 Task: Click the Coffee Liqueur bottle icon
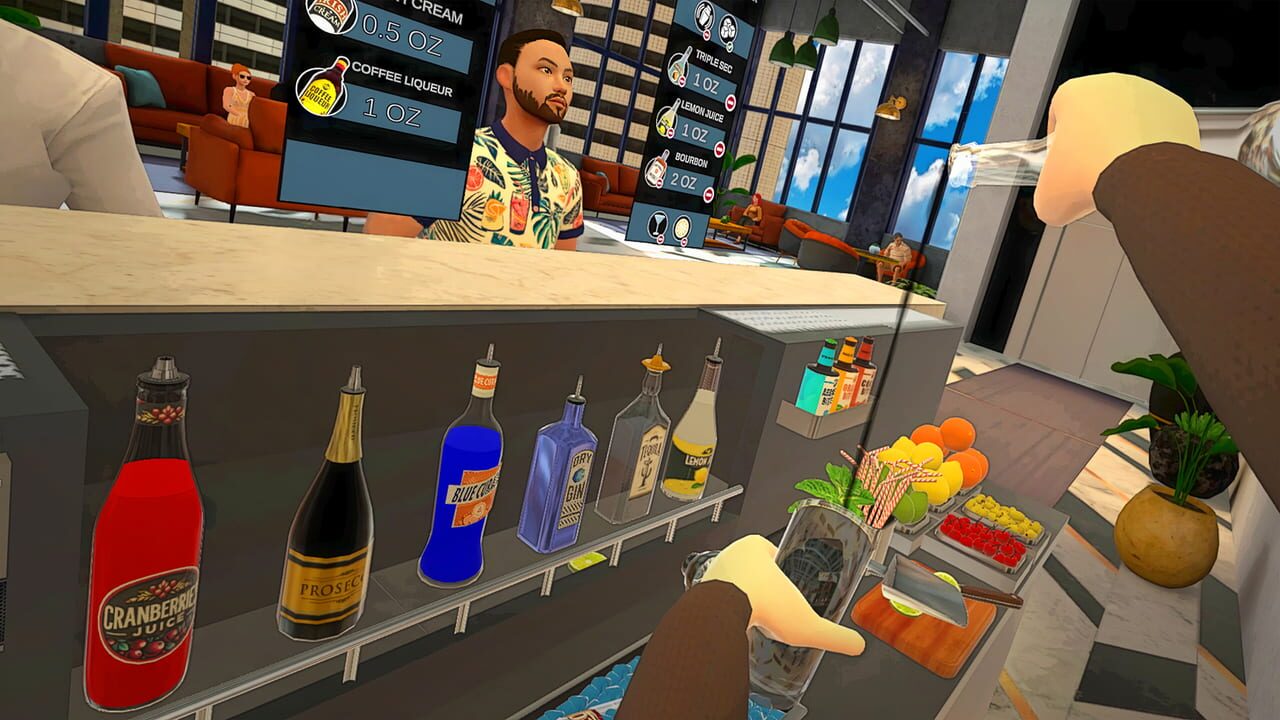(x=322, y=89)
